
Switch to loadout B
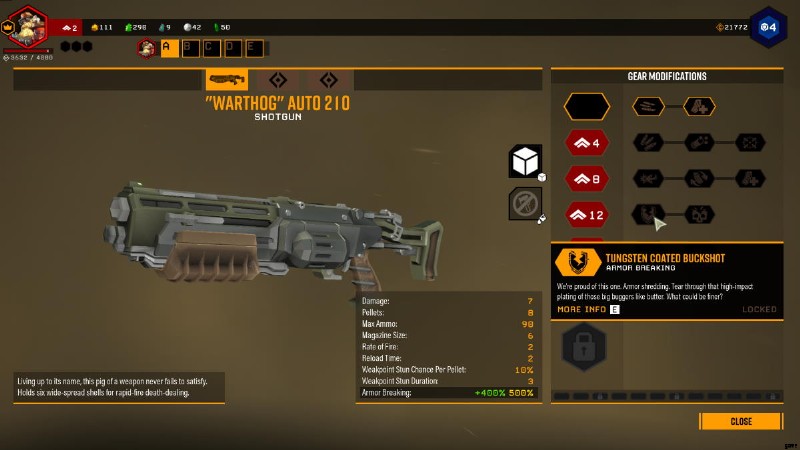point(191,47)
